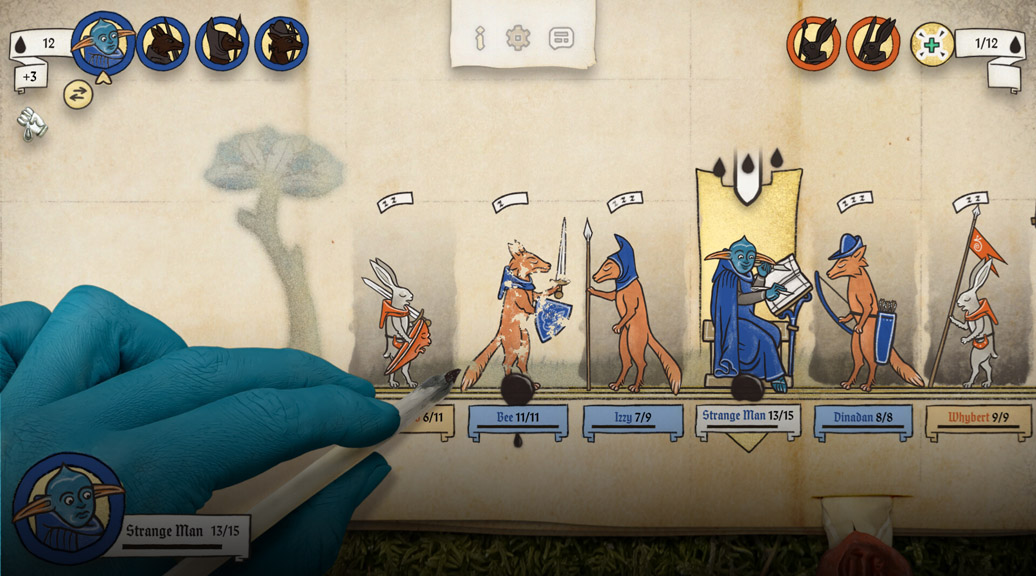Open the info panel with the i icon

coord(480,38)
